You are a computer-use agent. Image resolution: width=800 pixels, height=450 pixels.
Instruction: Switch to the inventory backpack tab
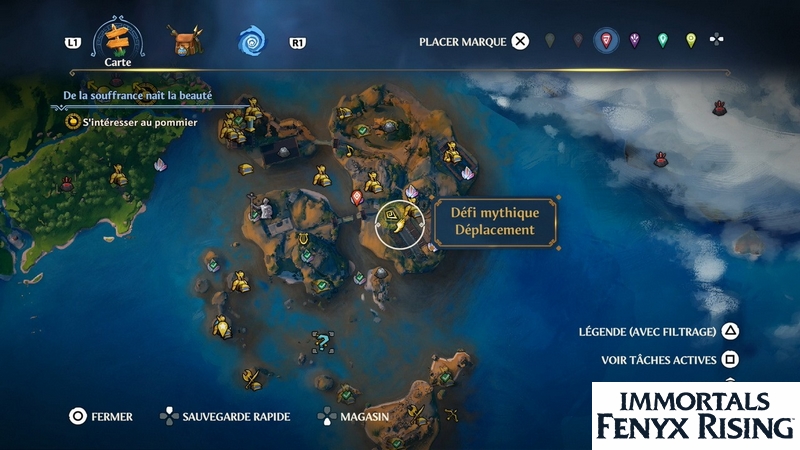(x=185, y=41)
